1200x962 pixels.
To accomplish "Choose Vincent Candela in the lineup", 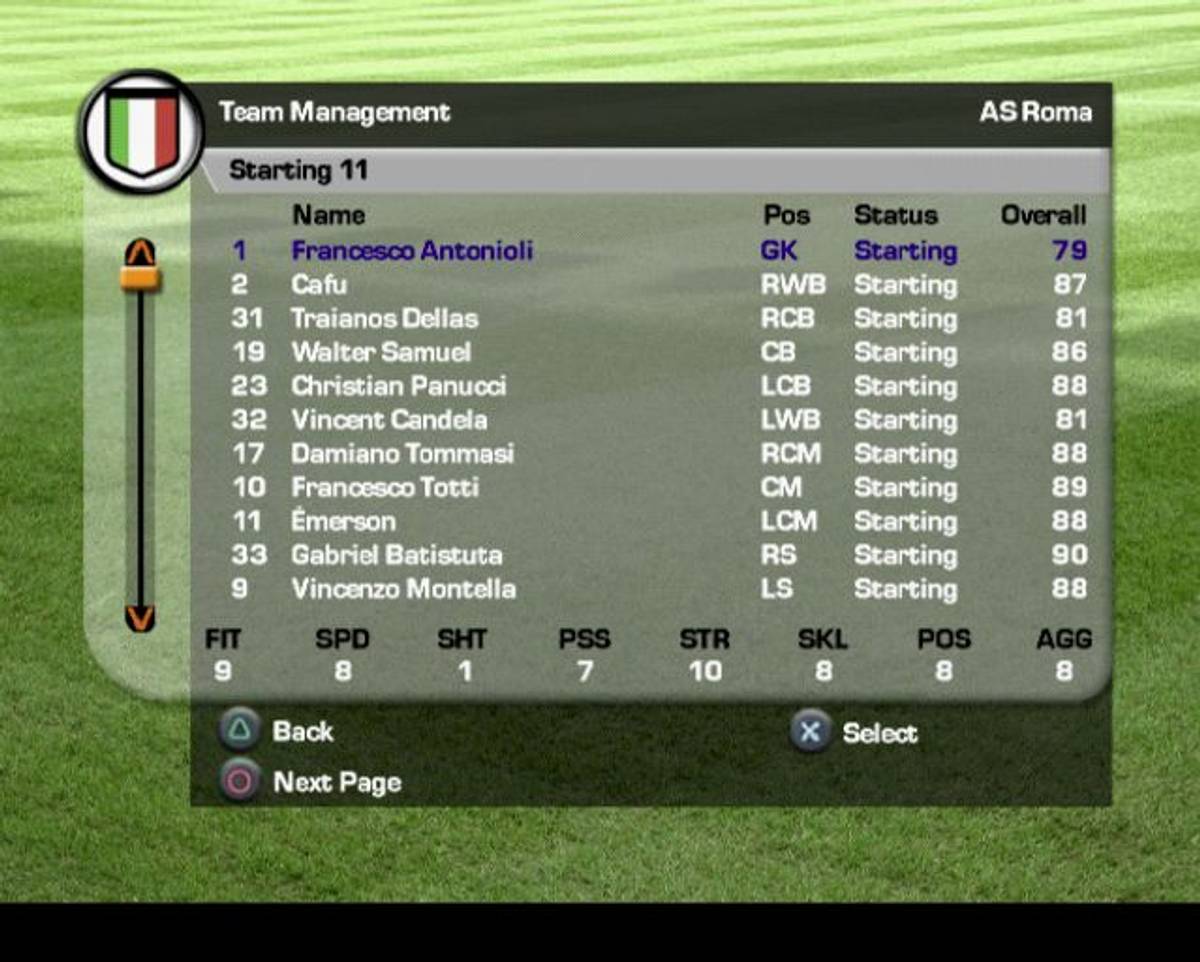I will pyautogui.click(x=389, y=420).
